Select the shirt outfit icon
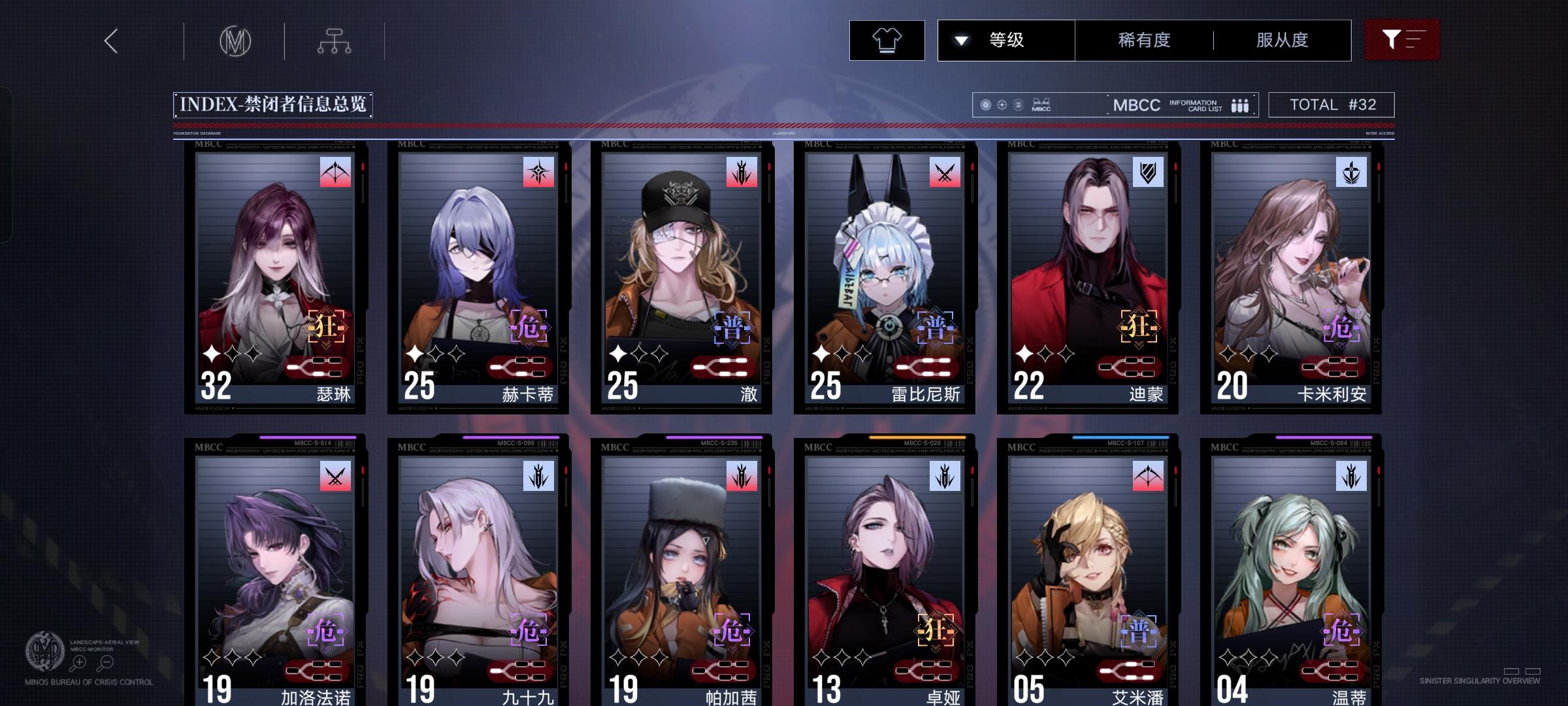 pos(887,40)
